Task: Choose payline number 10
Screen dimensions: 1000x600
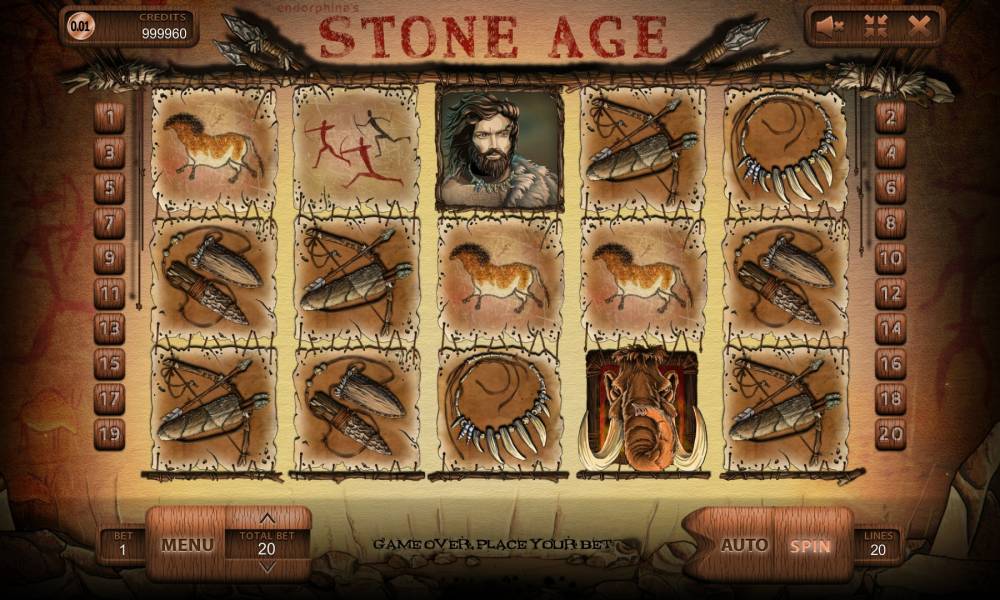Action: (890, 258)
